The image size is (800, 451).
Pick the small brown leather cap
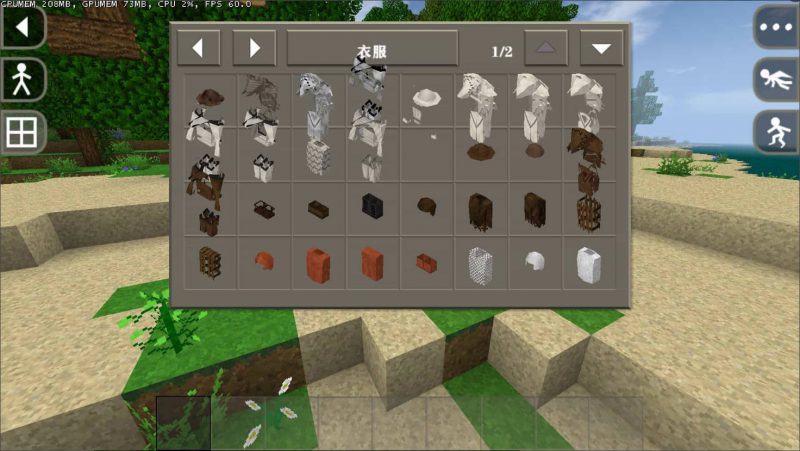(426, 207)
